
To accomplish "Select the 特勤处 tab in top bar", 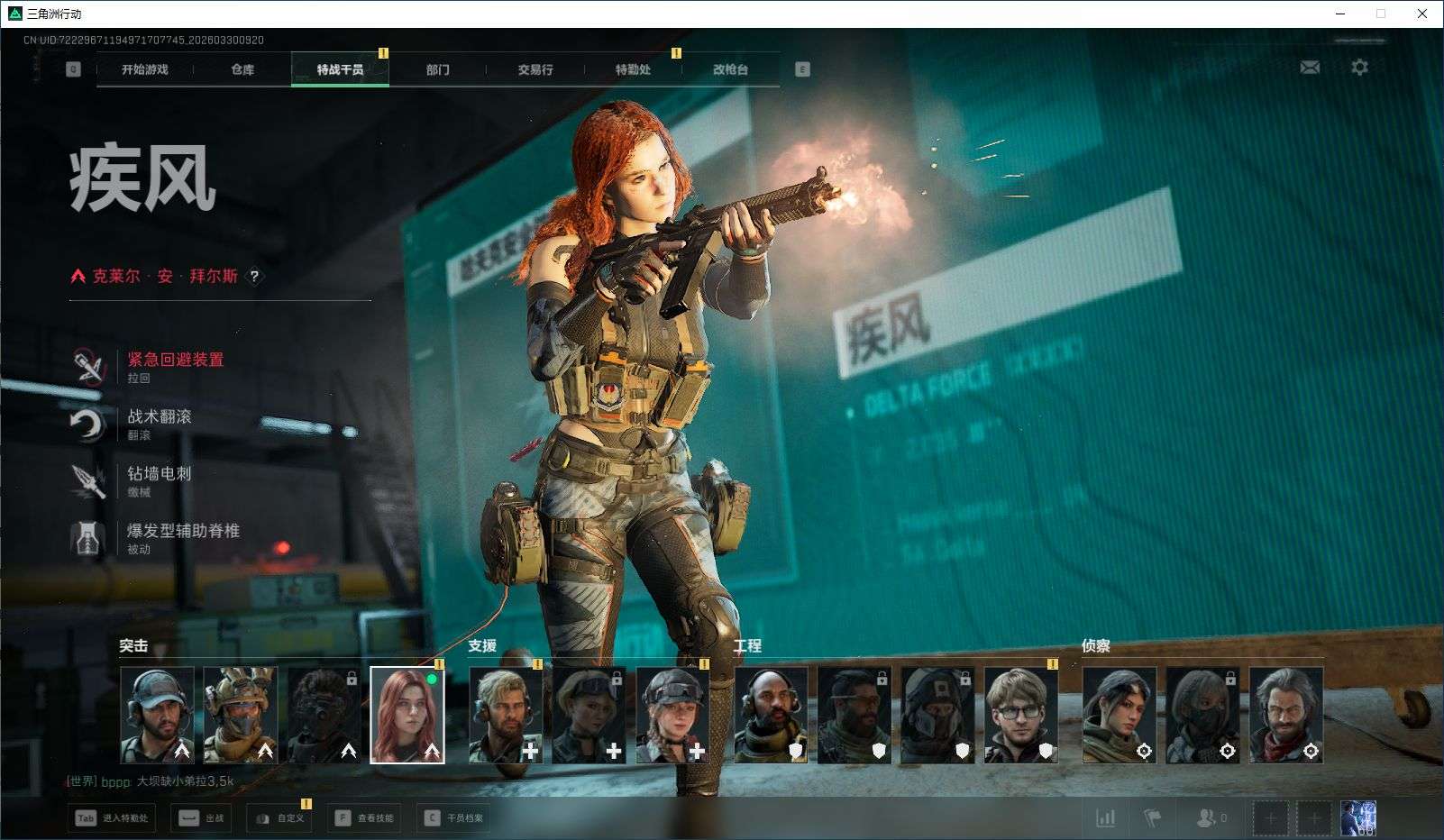I will [633, 69].
